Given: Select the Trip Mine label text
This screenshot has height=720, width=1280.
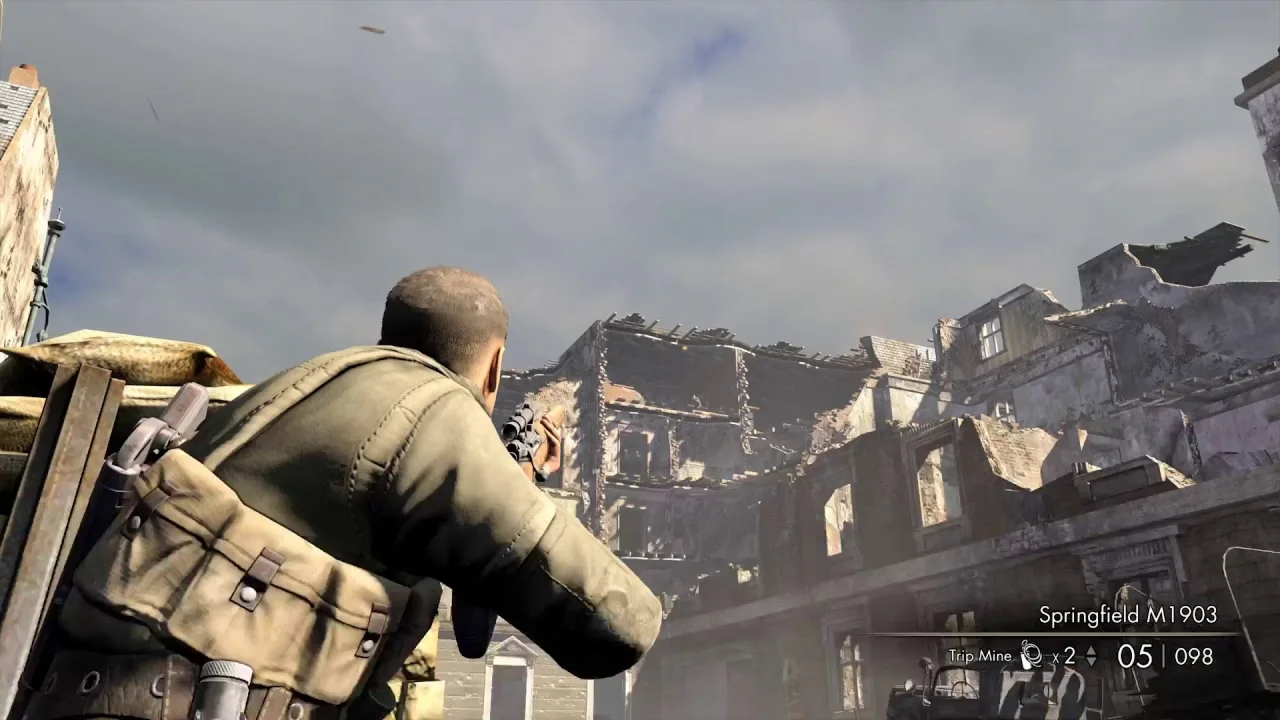Looking at the screenshot, I should coord(980,656).
